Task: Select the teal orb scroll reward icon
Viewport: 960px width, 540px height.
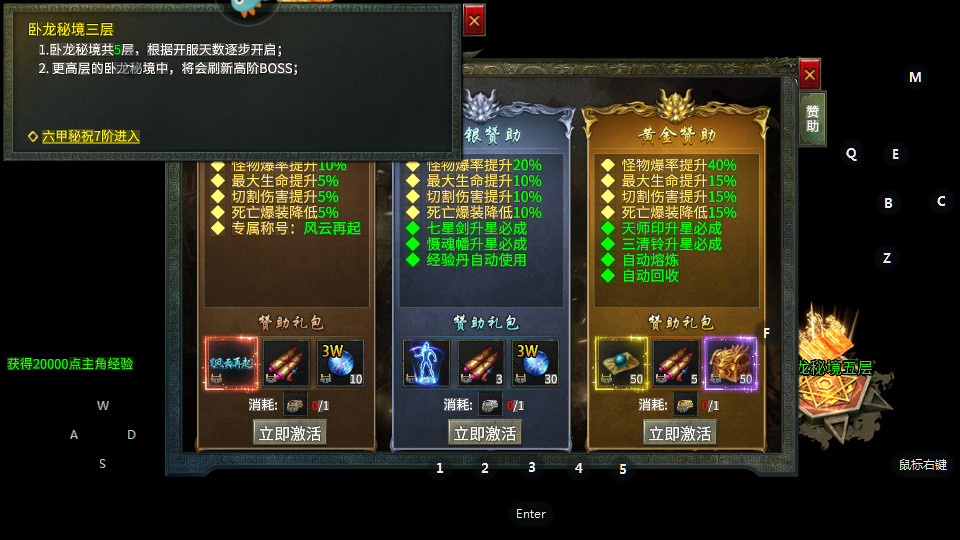Action: [x=622, y=364]
